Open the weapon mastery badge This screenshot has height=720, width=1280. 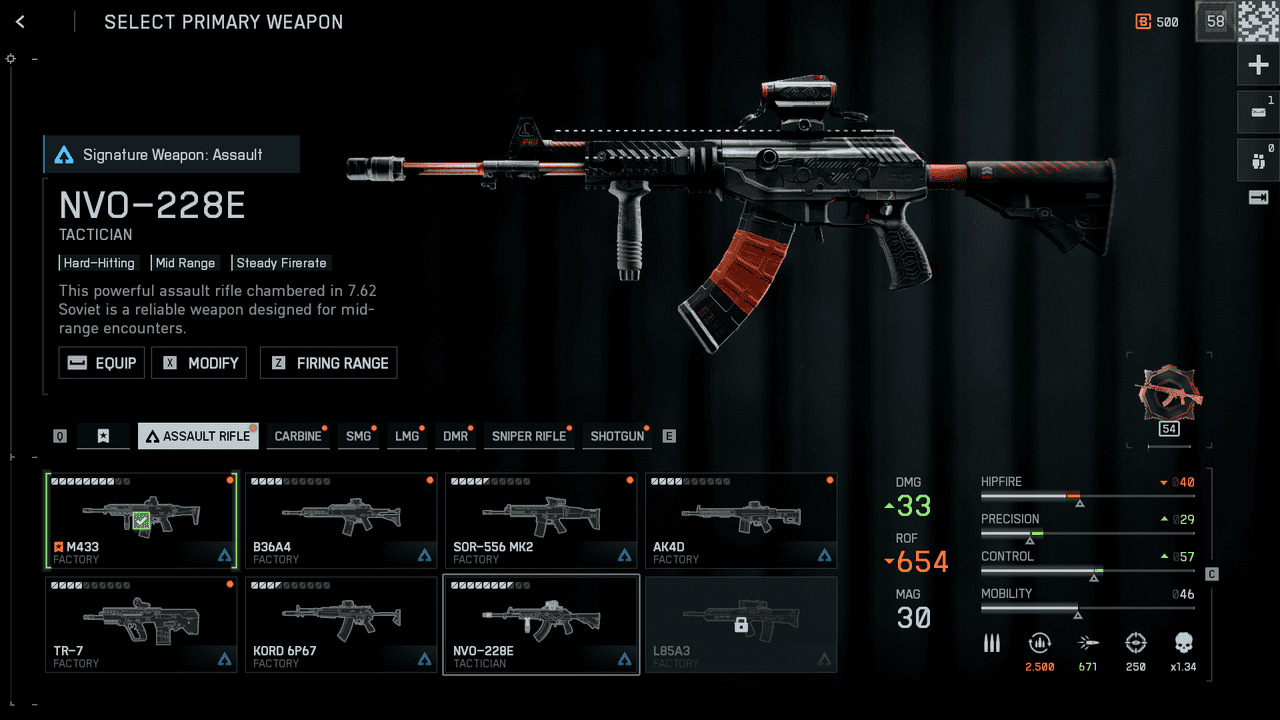click(1168, 397)
